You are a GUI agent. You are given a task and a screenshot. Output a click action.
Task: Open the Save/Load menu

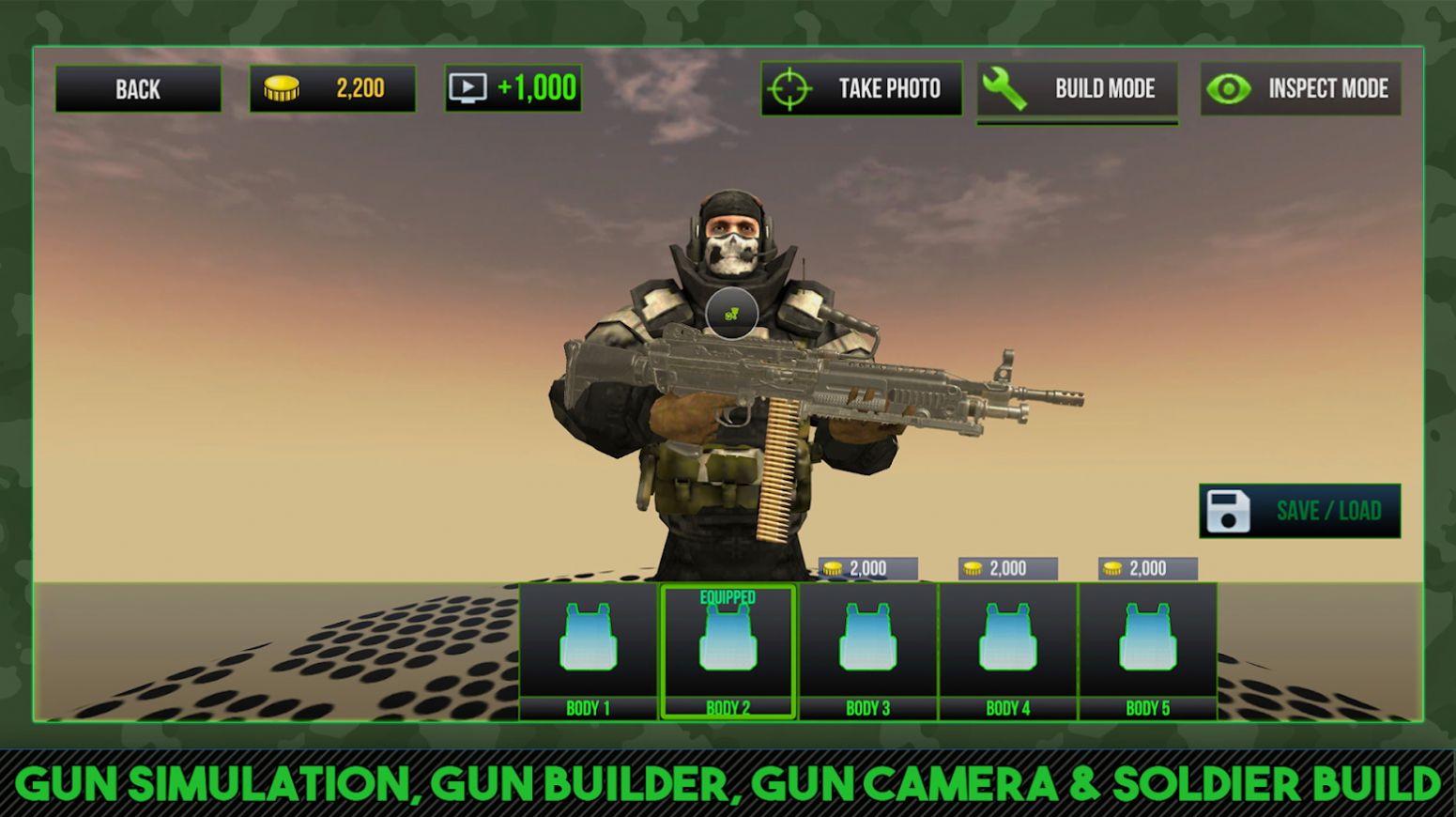point(1299,511)
